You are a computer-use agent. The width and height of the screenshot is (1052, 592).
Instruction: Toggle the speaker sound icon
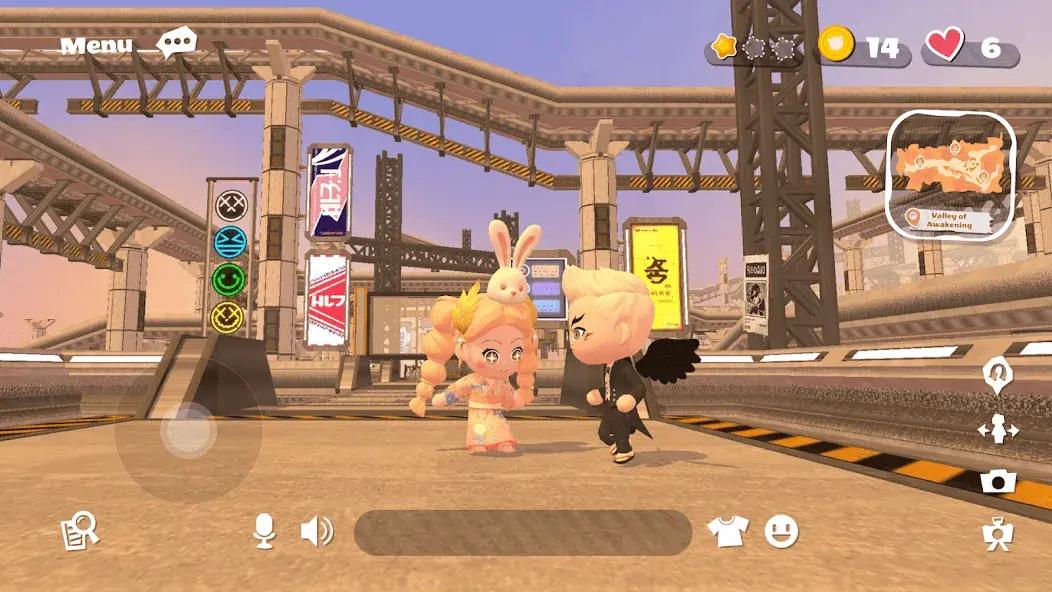[316, 532]
